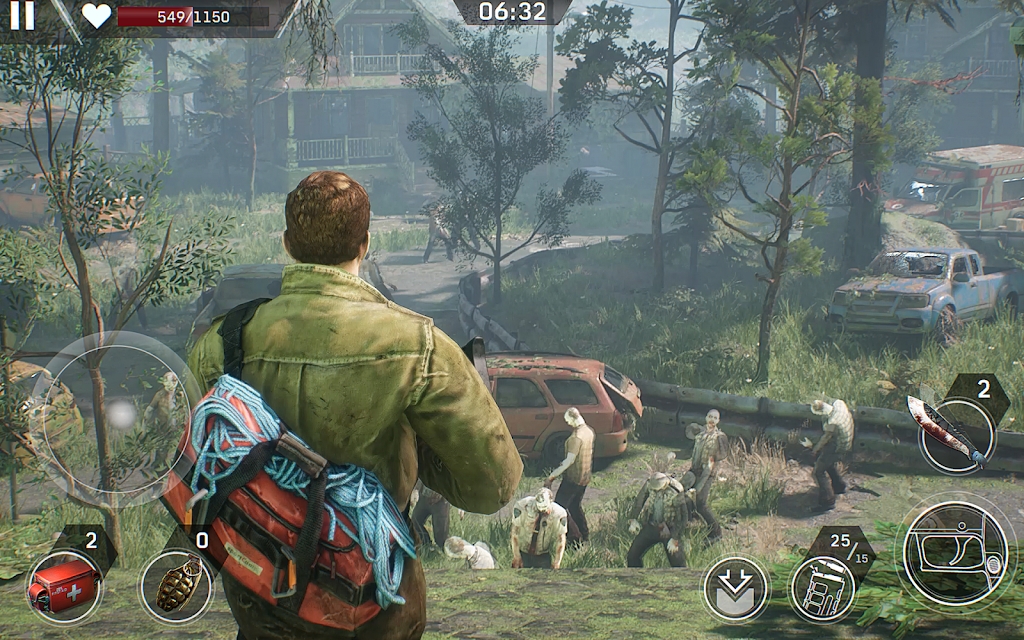Reload using the ammo magazine button
Image resolution: width=1024 pixels, height=640 pixels.
point(822,587)
